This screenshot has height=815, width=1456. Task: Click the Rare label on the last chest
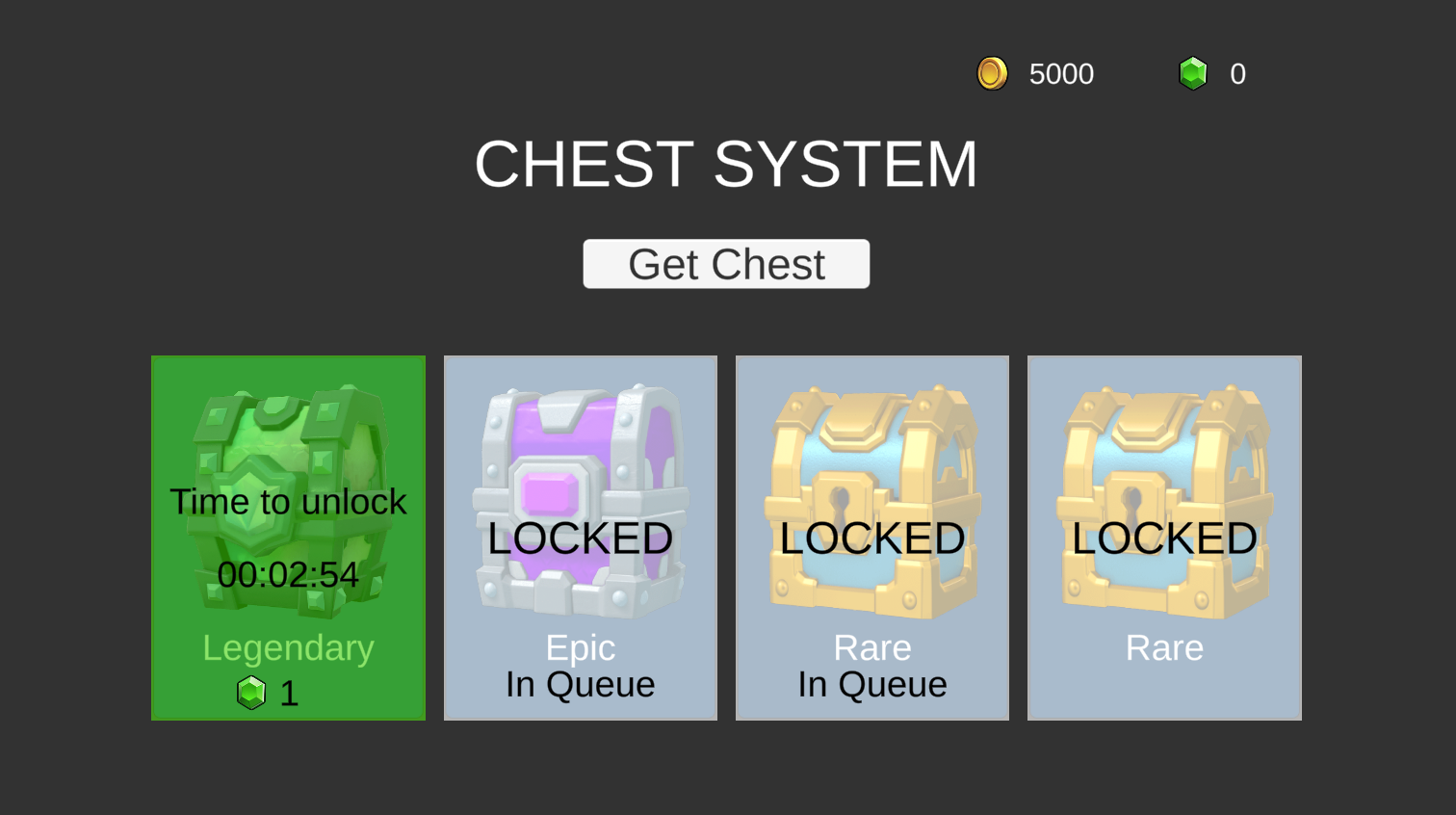tap(1164, 647)
